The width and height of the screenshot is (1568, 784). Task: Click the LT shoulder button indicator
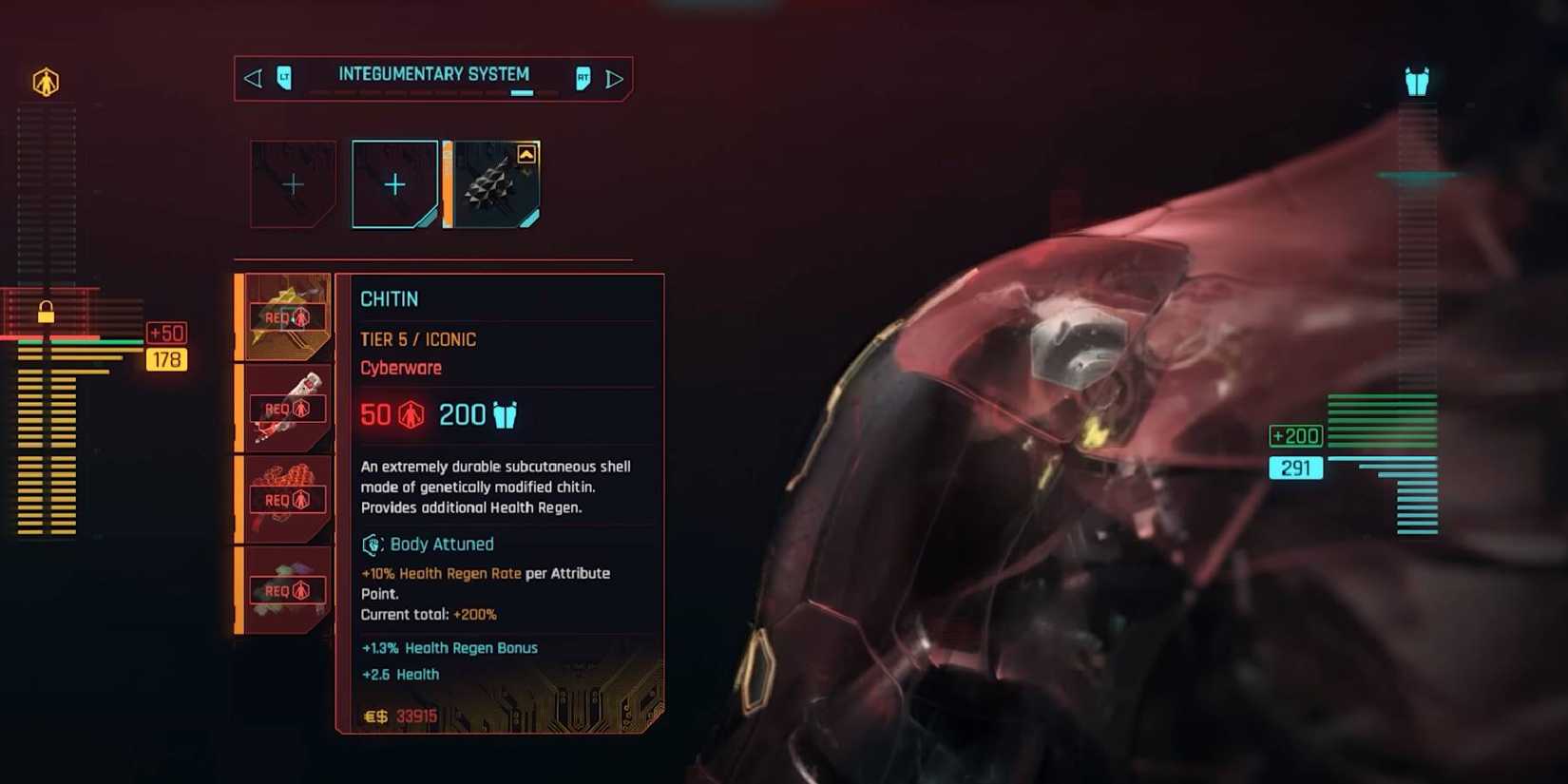pos(283,78)
